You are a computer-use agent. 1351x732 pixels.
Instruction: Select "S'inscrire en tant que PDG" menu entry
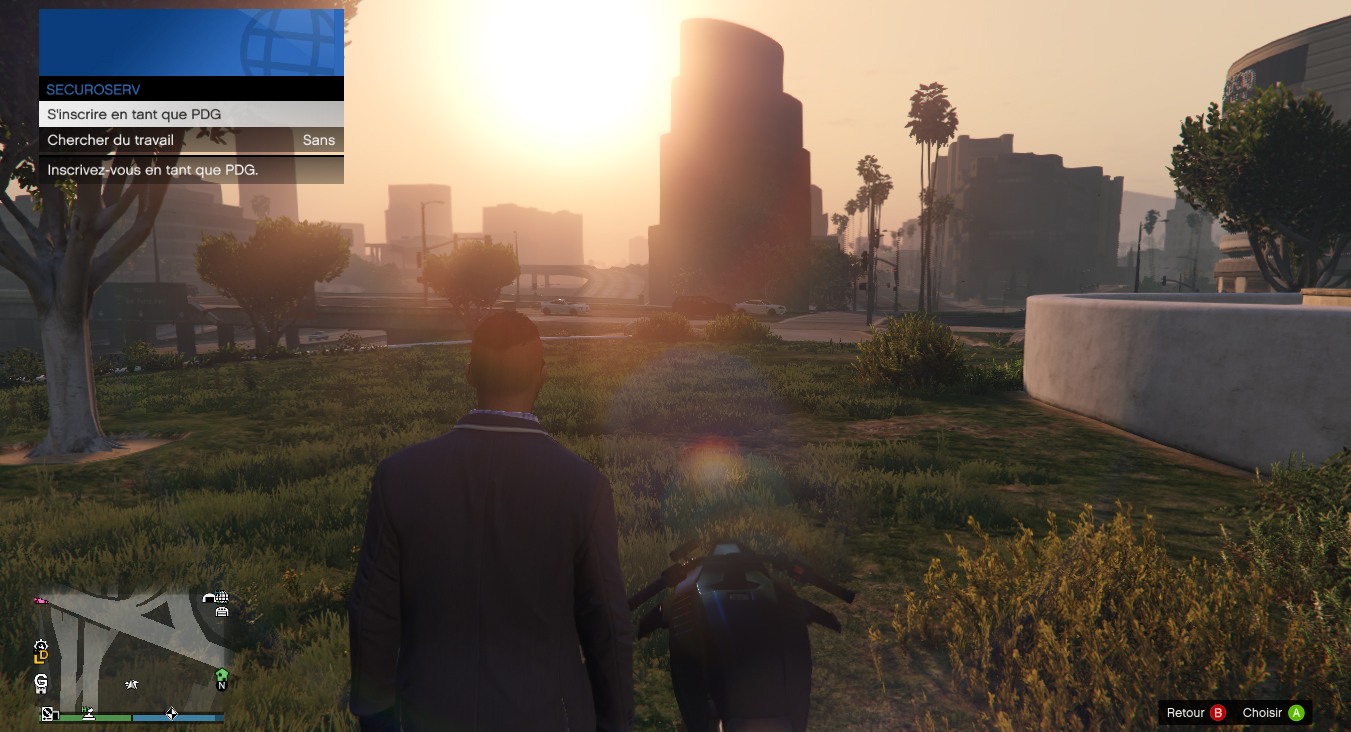190,115
